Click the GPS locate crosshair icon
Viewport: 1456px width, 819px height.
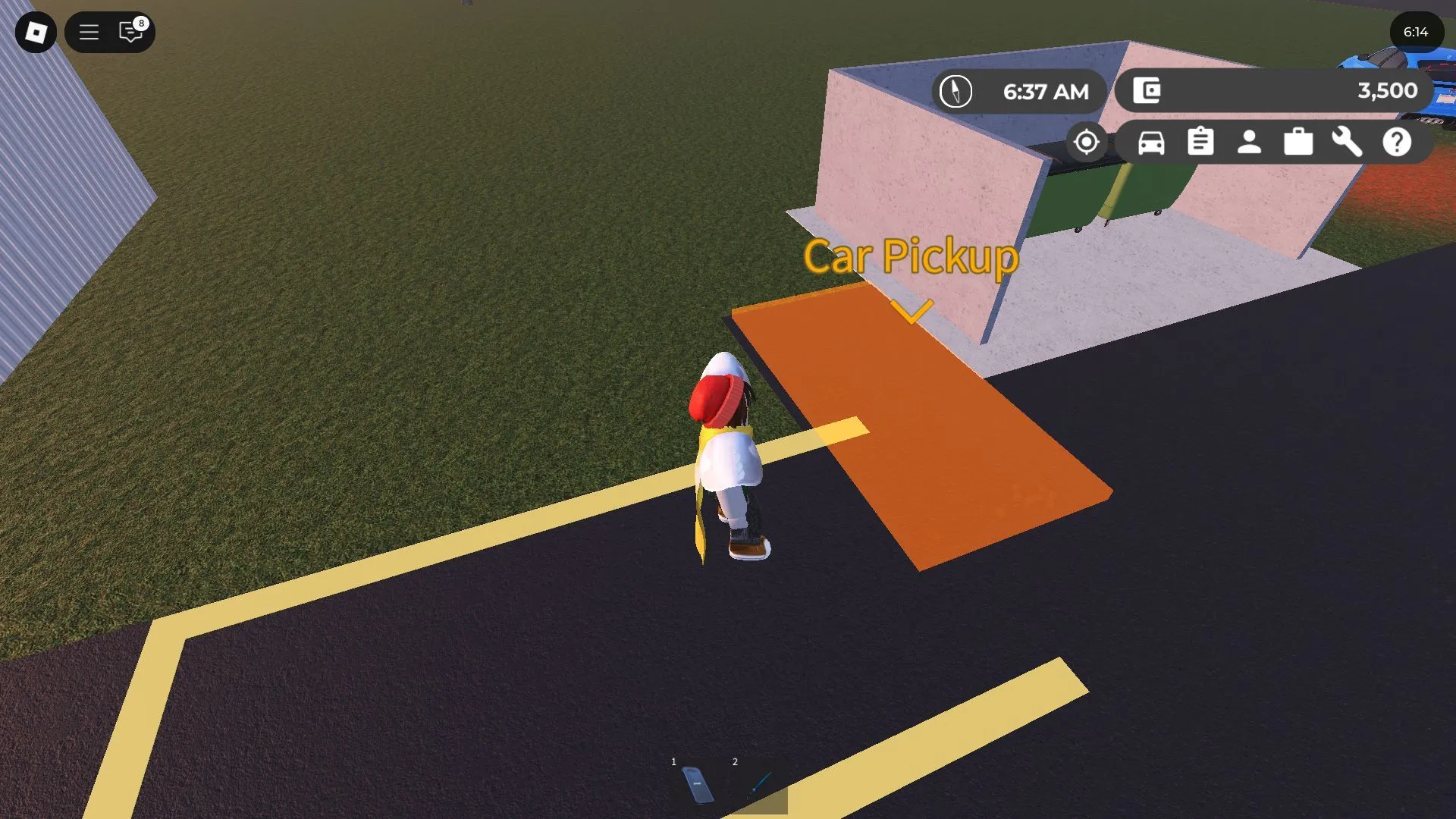1087,142
